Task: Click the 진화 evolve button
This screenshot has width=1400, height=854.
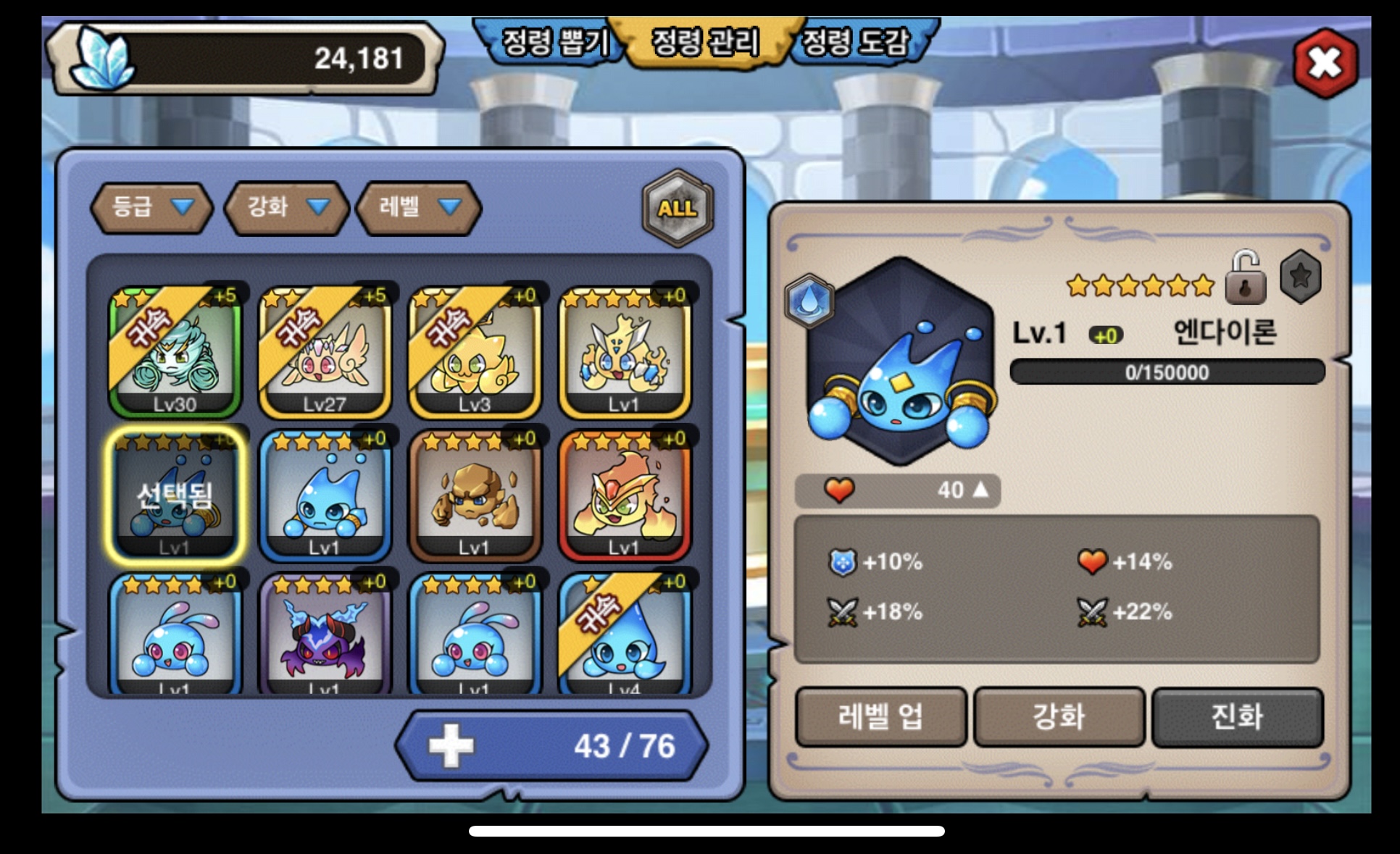Action: (x=1237, y=716)
